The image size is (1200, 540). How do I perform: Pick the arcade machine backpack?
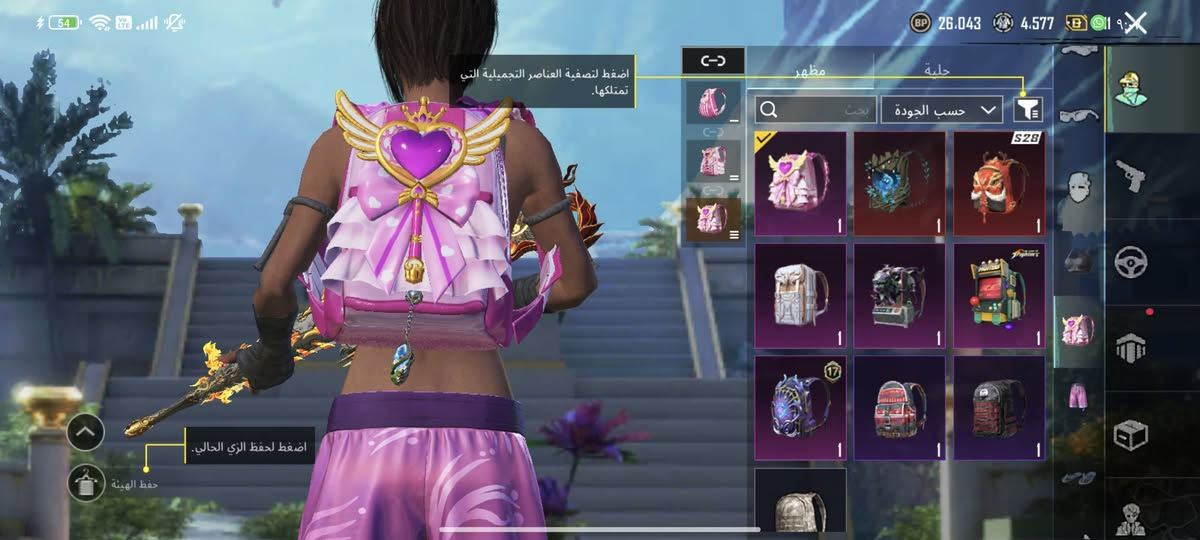pyautogui.click(x=999, y=296)
